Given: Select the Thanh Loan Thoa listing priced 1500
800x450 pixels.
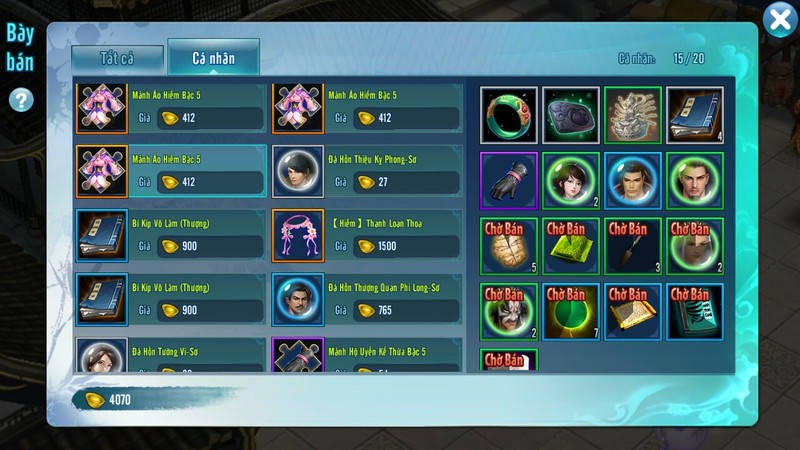Looking at the screenshot, I should [367, 235].
